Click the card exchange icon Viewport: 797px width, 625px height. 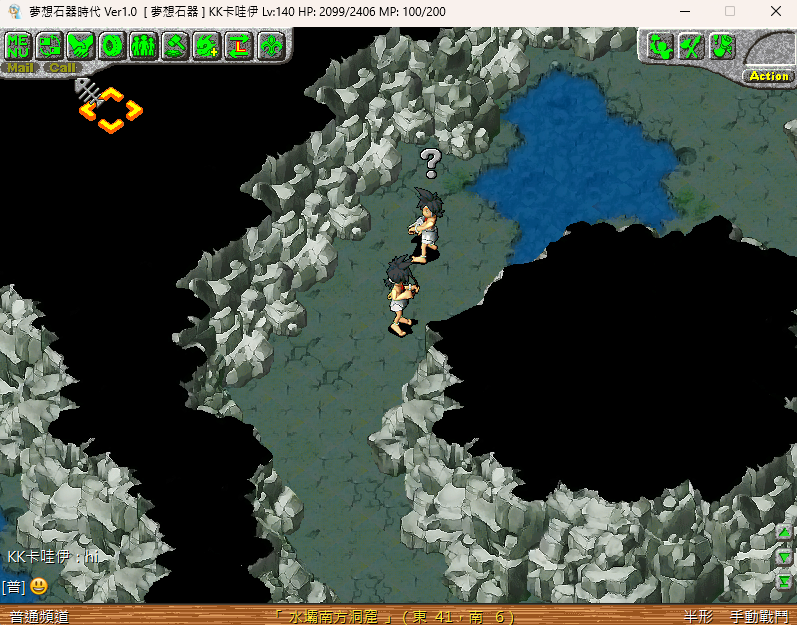[x=49, y=45]
